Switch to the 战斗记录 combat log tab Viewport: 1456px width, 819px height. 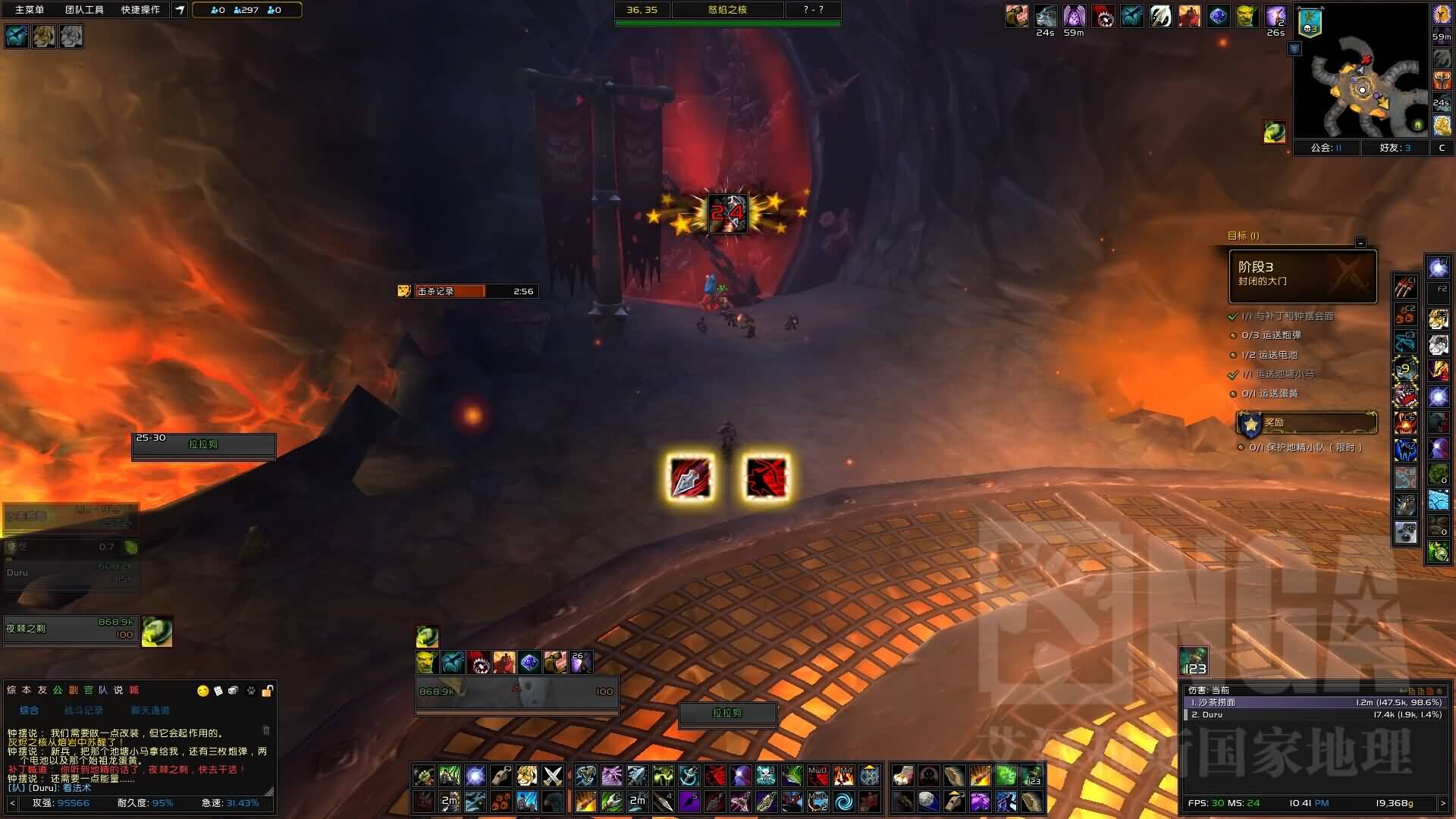click(83, 711)
